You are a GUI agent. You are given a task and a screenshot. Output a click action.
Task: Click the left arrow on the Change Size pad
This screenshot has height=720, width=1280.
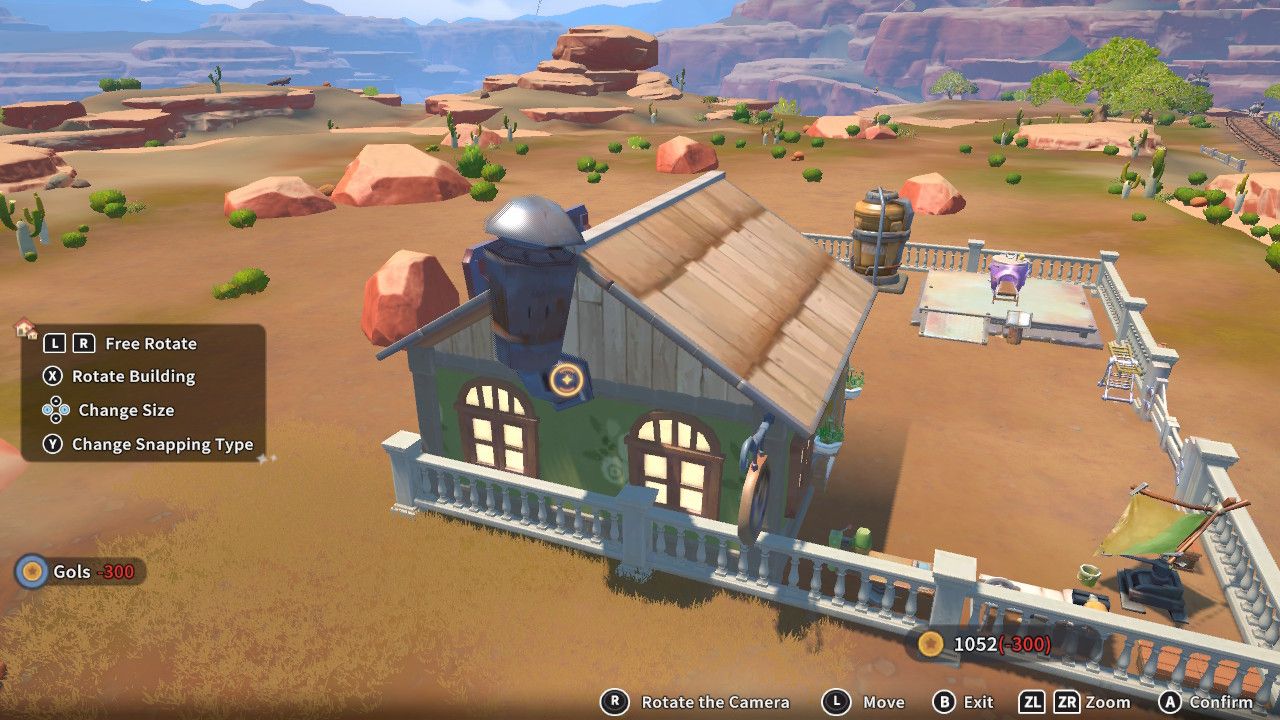48,411
